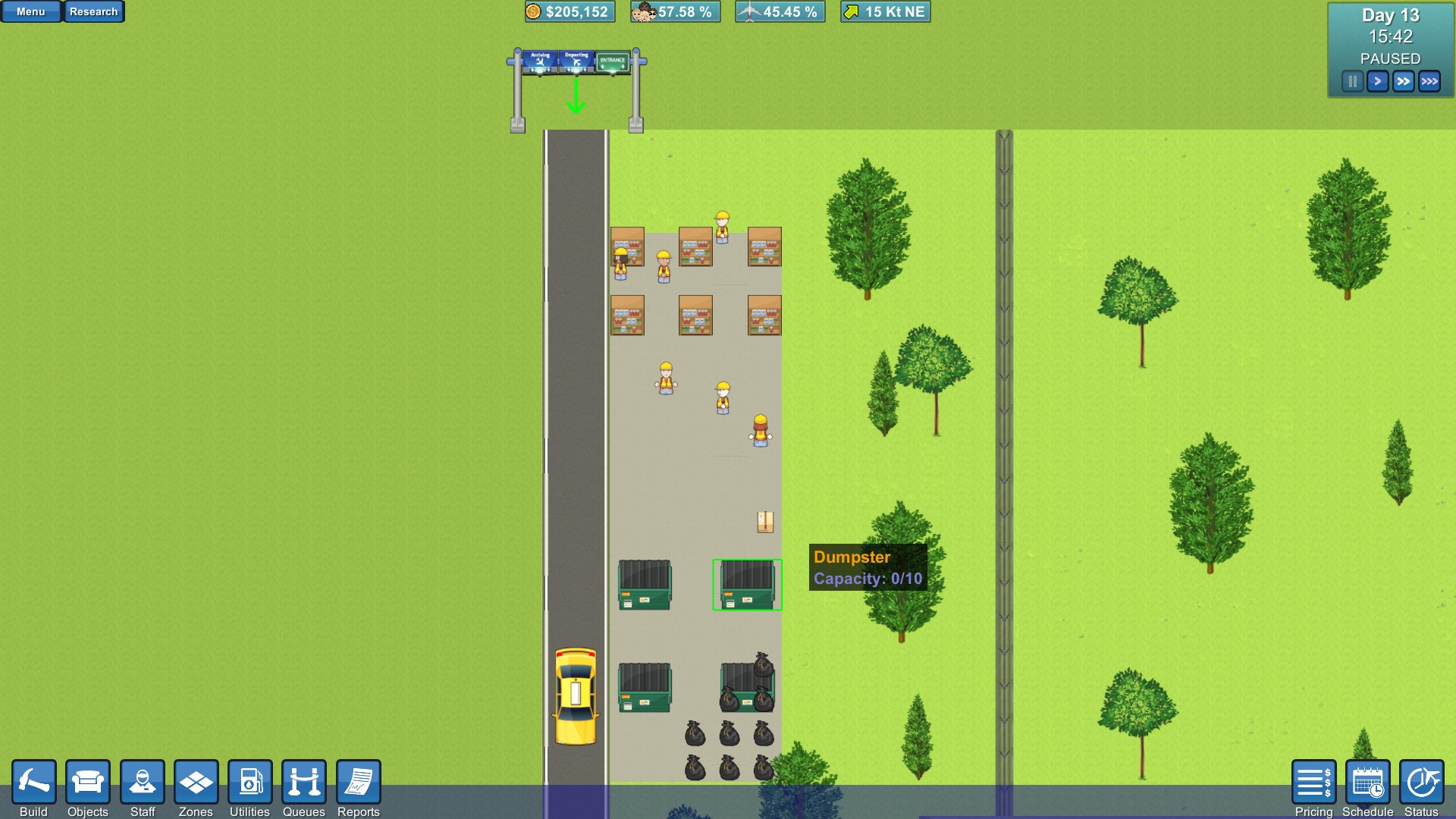Viewport: 1456px width, 819px height.
Task: Resume game at normal speed
Action: click(1378, 80)
